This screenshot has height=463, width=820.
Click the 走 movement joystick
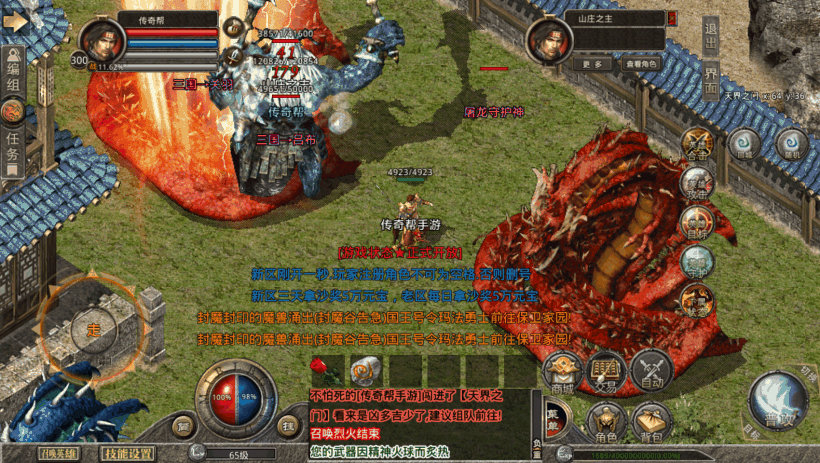93,329
